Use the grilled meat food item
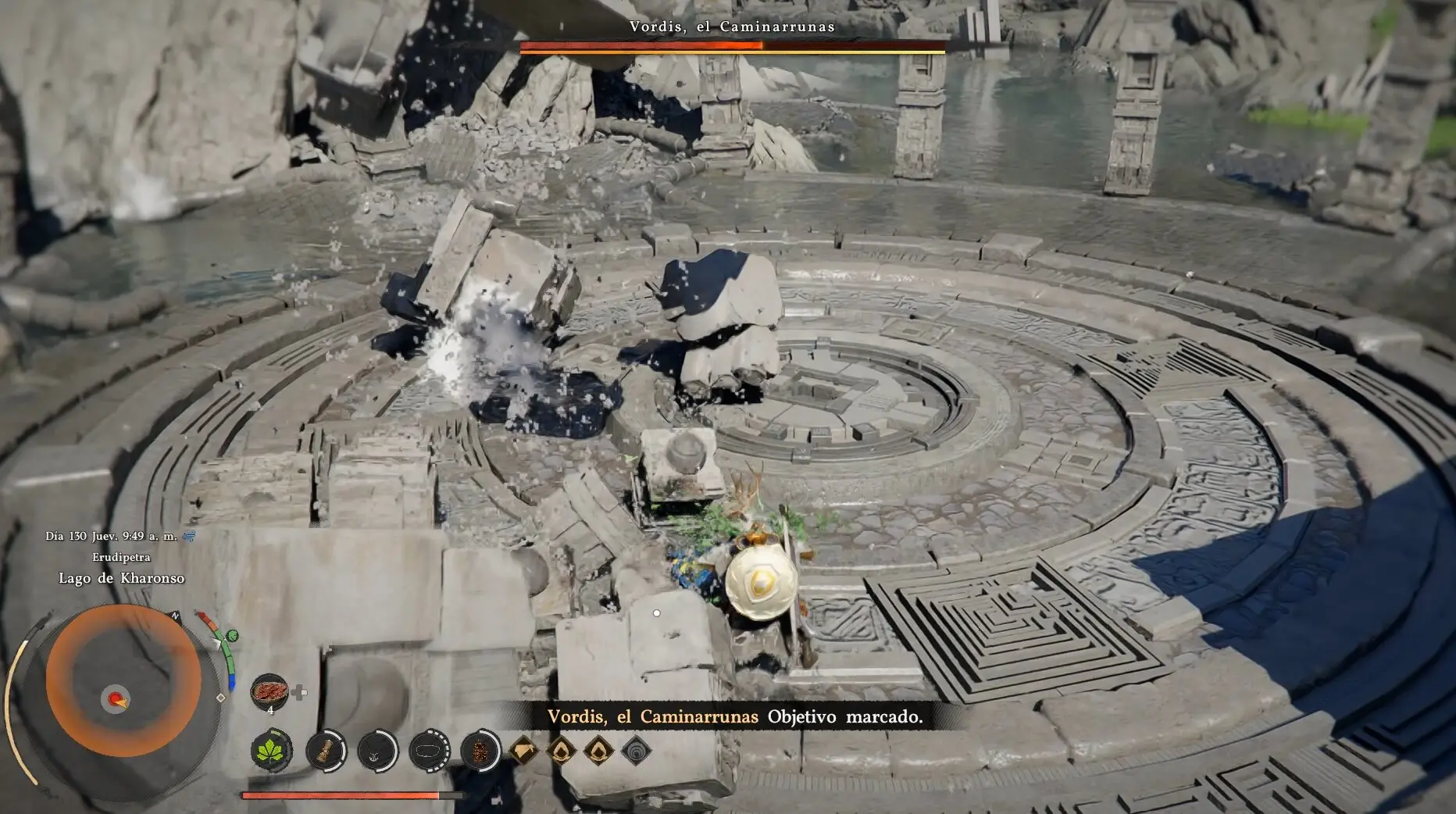 click(x=269, y=691)
